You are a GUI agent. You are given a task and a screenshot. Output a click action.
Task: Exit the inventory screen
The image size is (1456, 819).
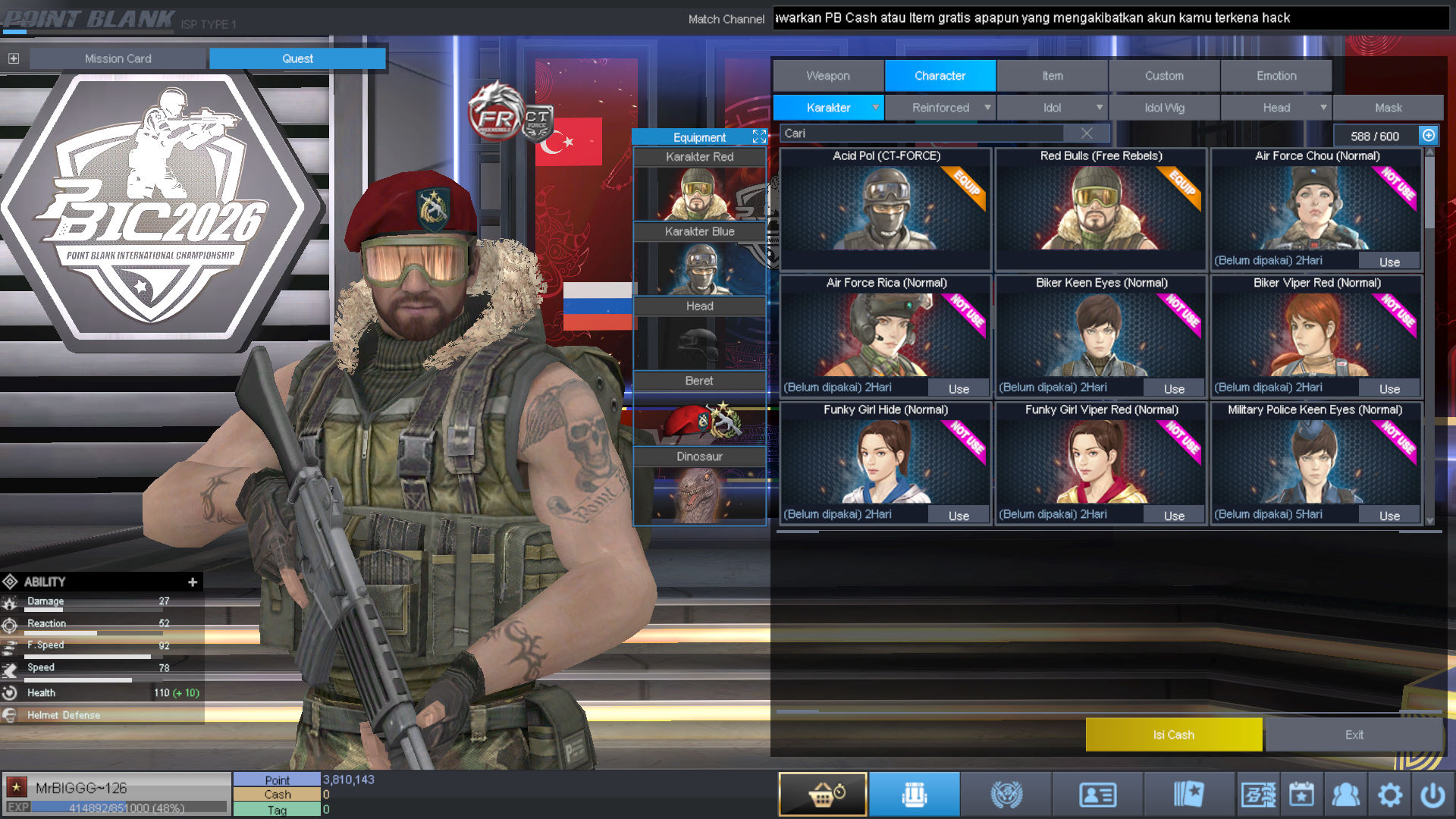pos(1354,735)
